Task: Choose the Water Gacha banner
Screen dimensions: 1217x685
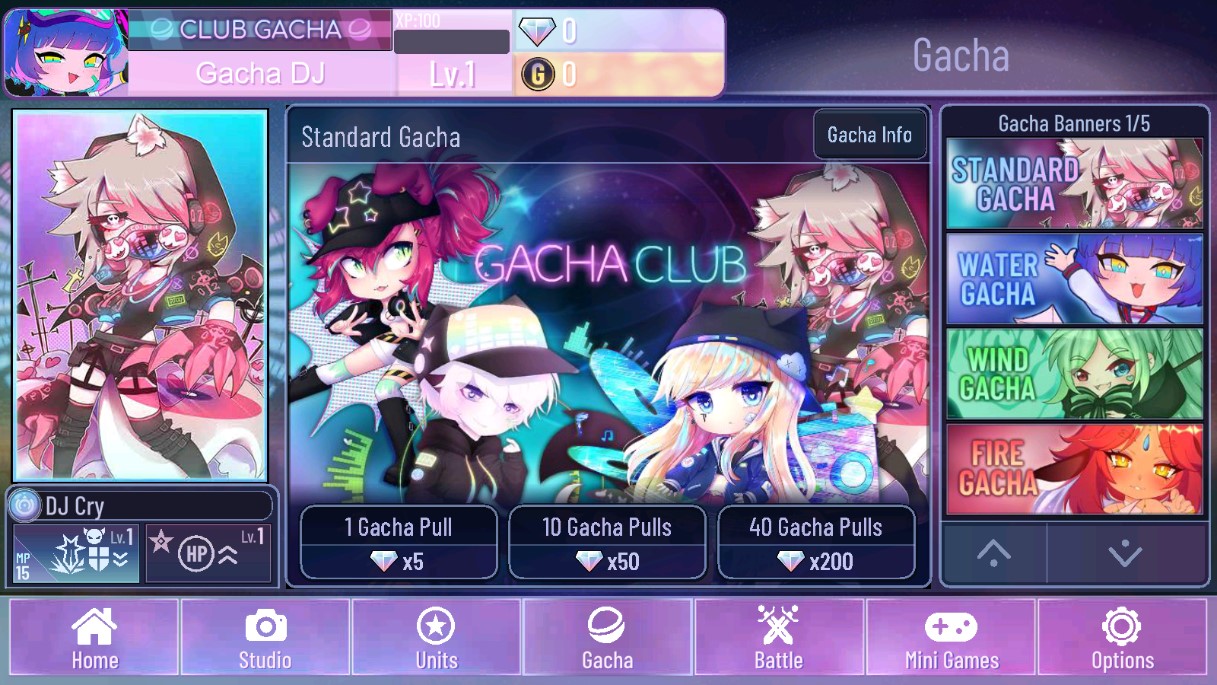Action: point(1074,279)
